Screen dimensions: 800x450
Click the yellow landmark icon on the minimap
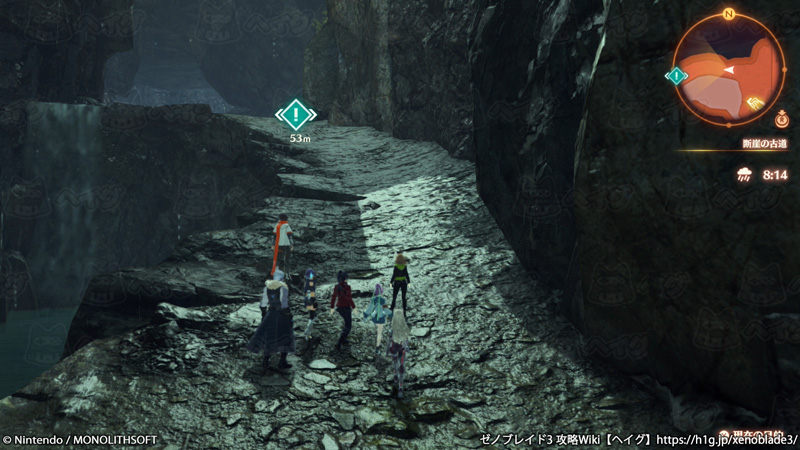[x=754, y=100]
